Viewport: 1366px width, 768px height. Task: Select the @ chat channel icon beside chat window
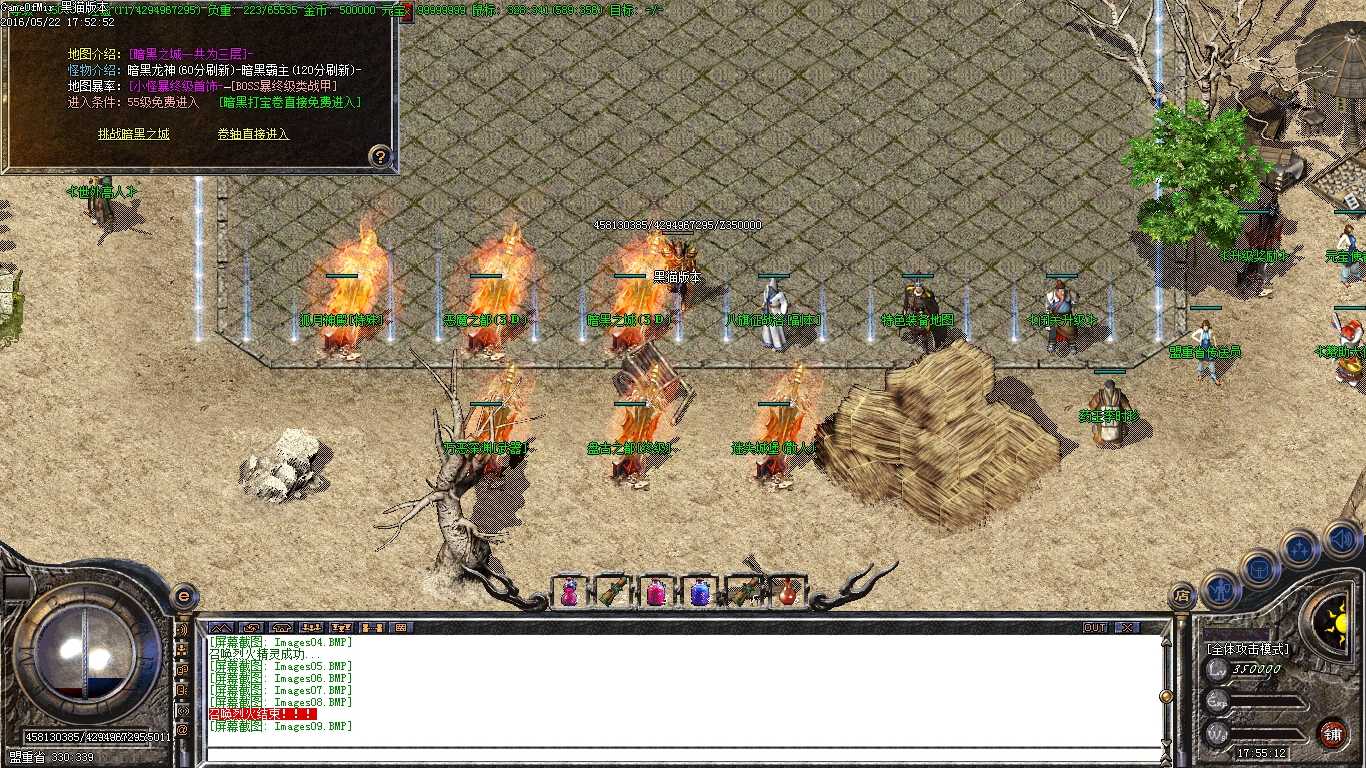182,729
